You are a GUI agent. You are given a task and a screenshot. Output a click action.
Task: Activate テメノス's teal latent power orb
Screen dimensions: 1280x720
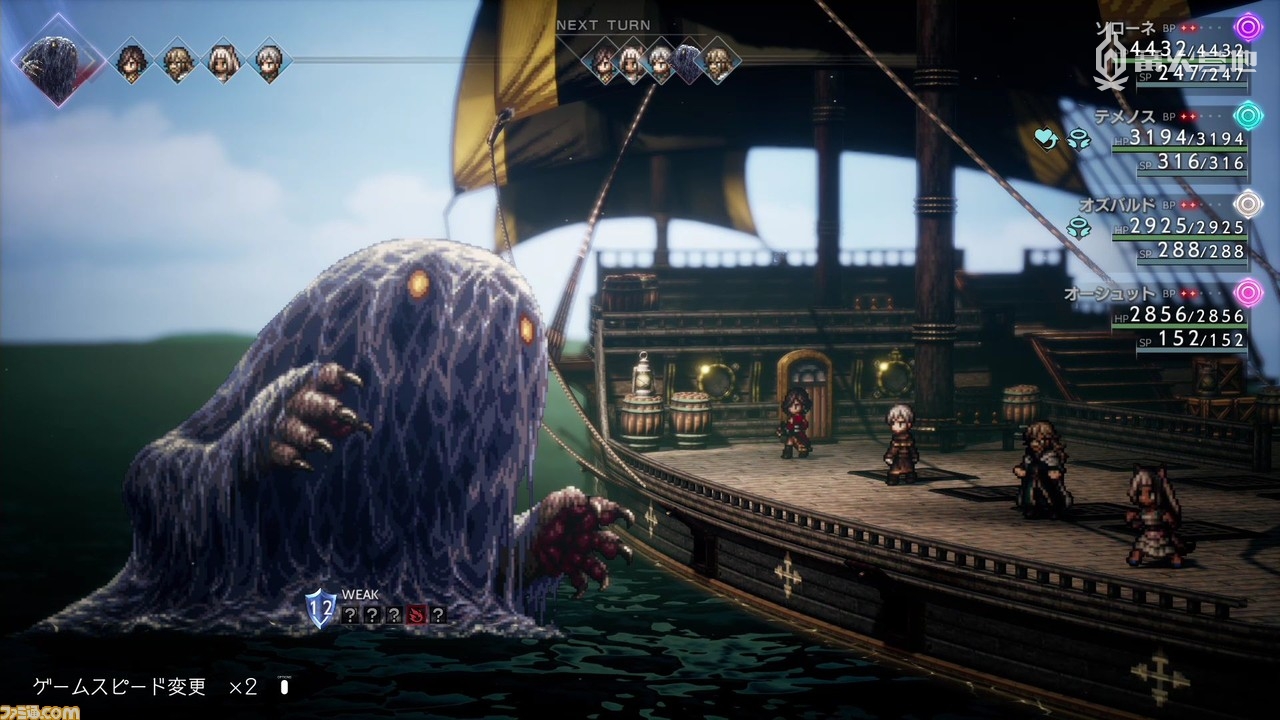(x=1248, y=116)
